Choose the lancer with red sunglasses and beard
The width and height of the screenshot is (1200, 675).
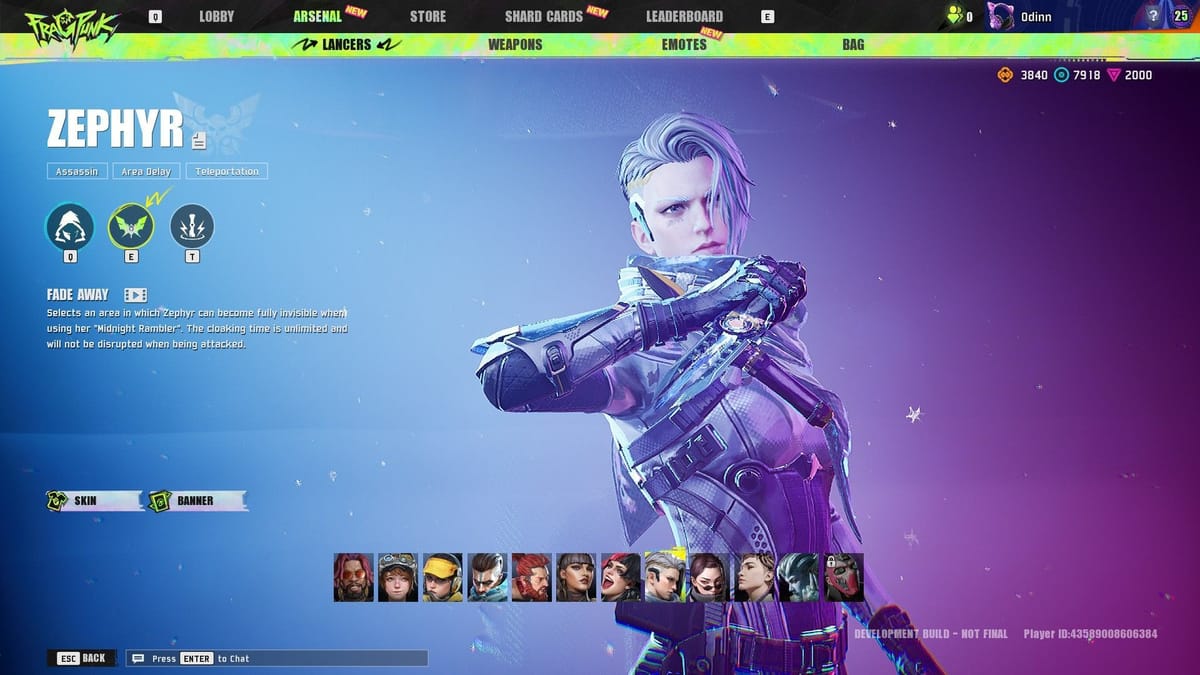point(353,577)
